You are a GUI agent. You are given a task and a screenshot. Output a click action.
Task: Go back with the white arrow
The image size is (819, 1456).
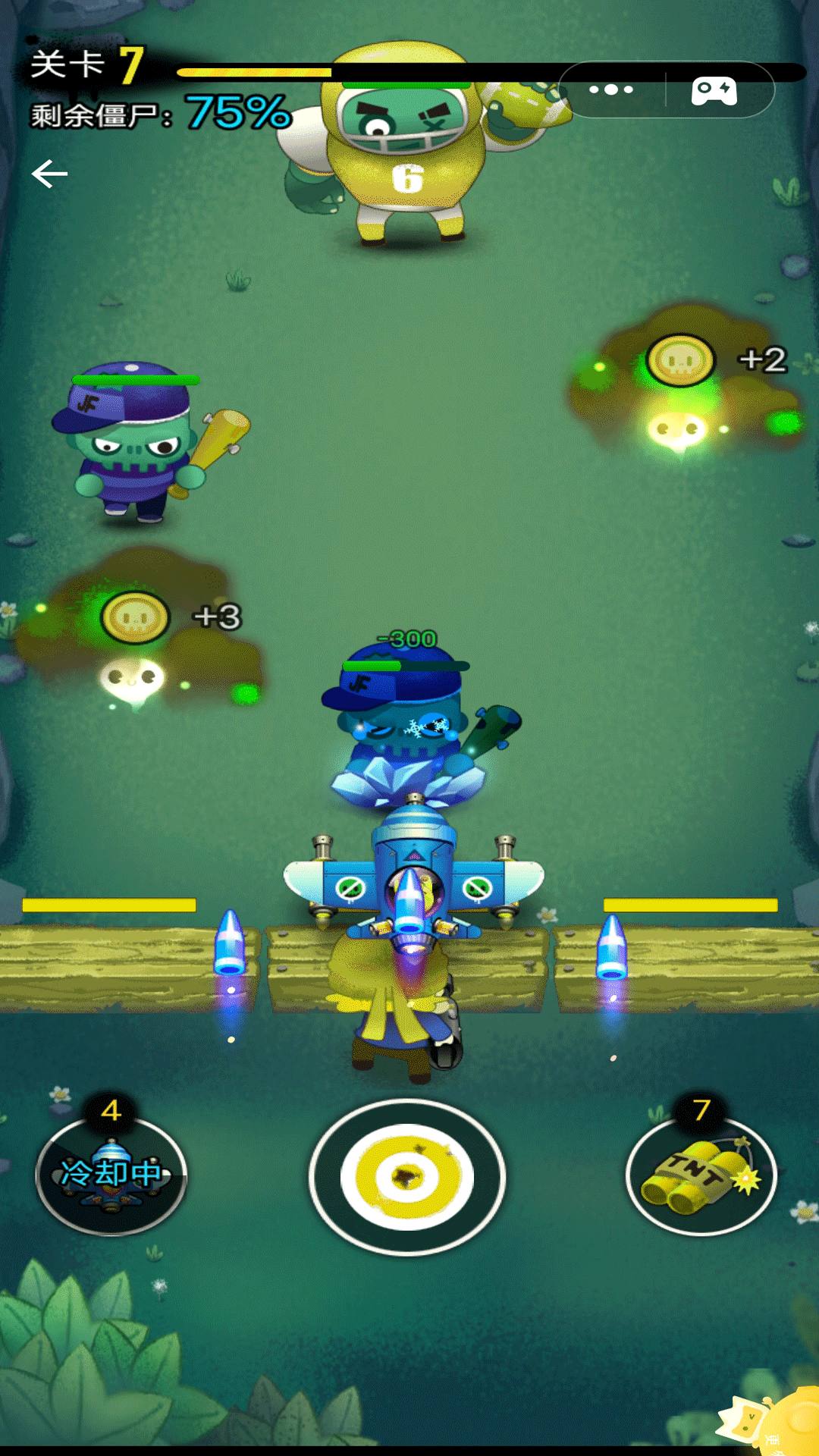50,174
